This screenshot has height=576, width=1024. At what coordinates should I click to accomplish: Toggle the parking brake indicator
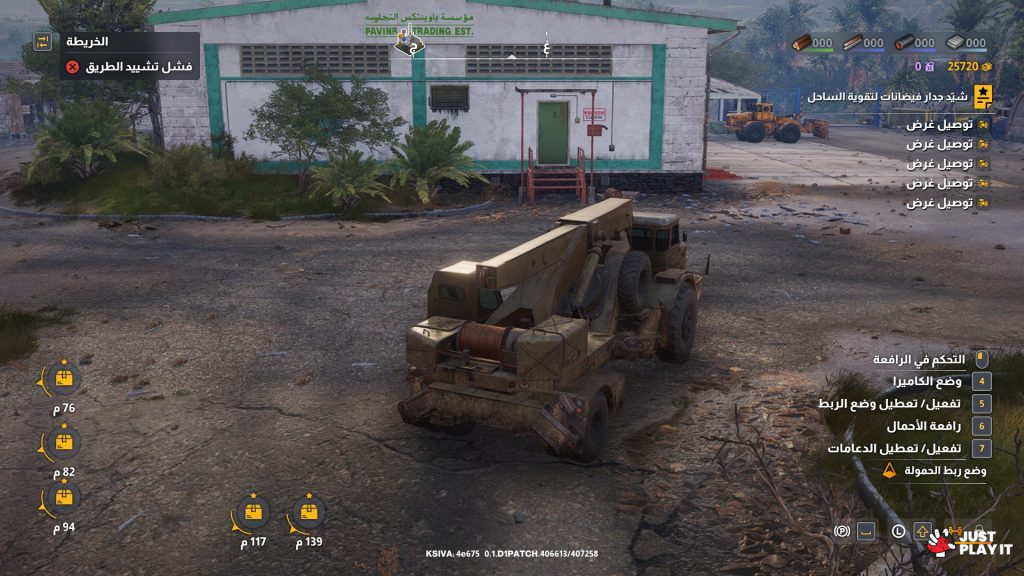pyautogui.click(x=842, y=531)
